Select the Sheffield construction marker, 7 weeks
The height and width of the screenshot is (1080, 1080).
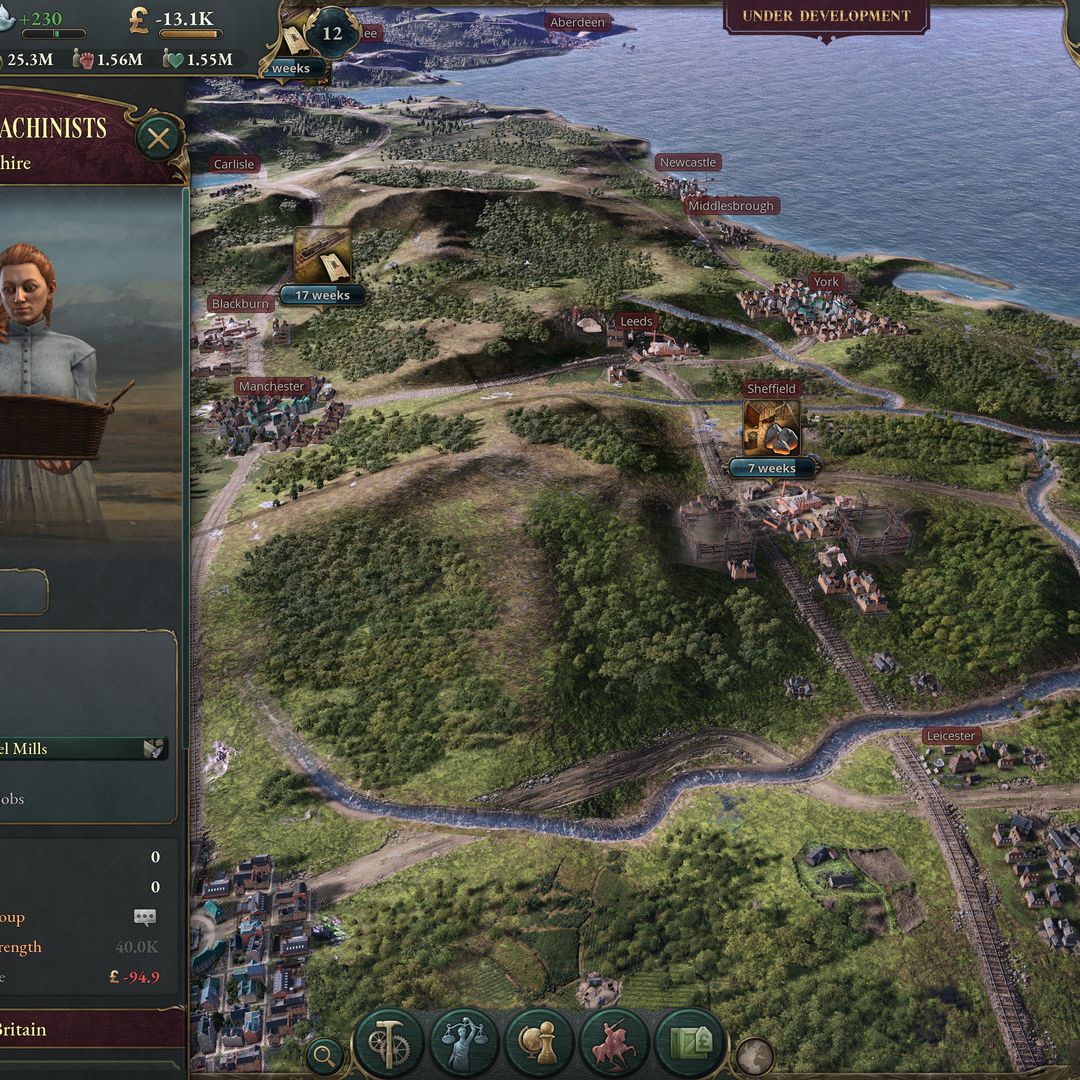tap(771, 429)
